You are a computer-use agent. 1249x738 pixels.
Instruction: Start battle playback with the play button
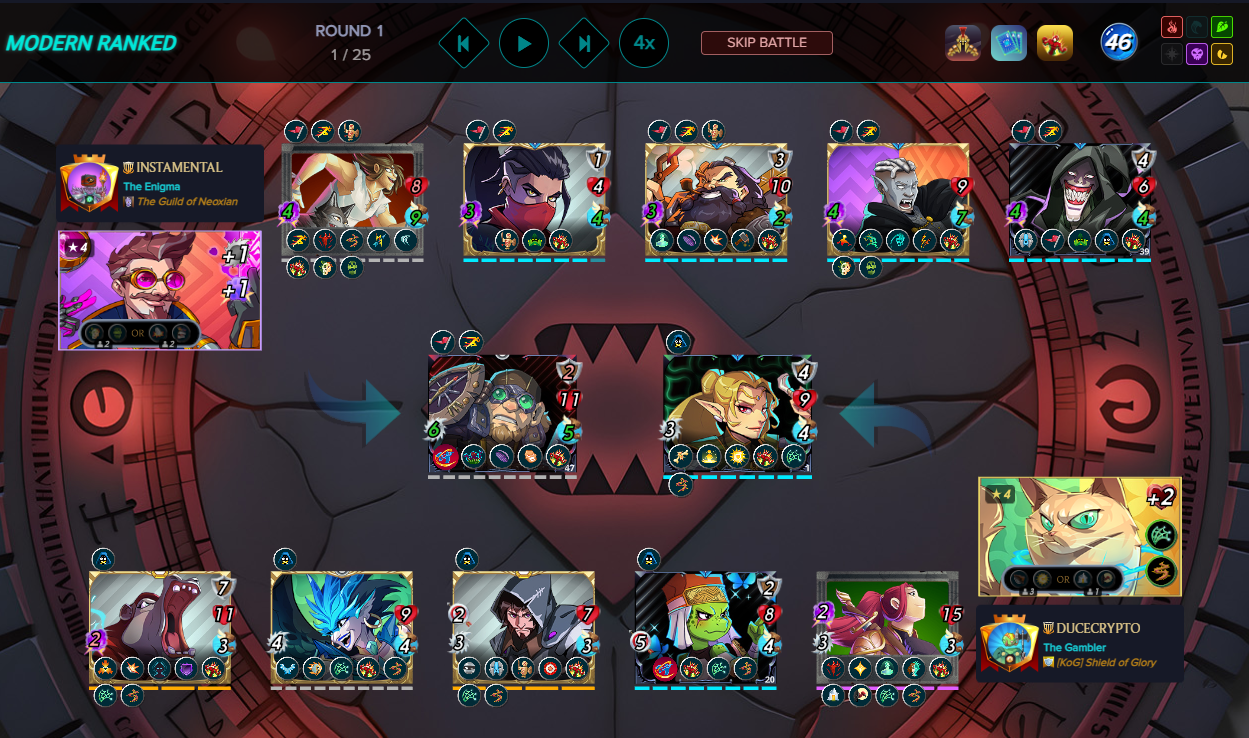coord(524,44)
